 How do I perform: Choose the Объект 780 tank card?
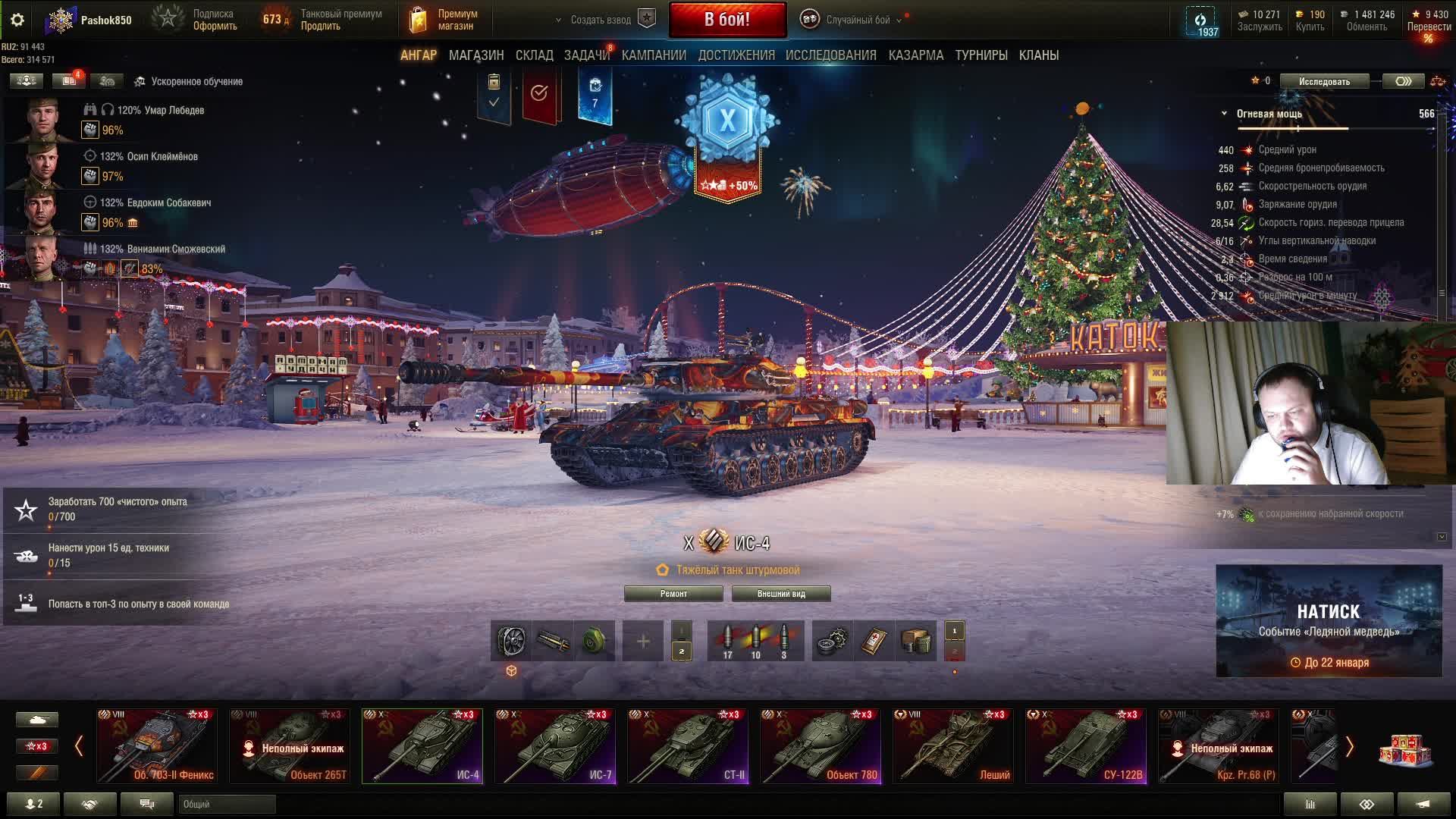click(x=821, y=745)
